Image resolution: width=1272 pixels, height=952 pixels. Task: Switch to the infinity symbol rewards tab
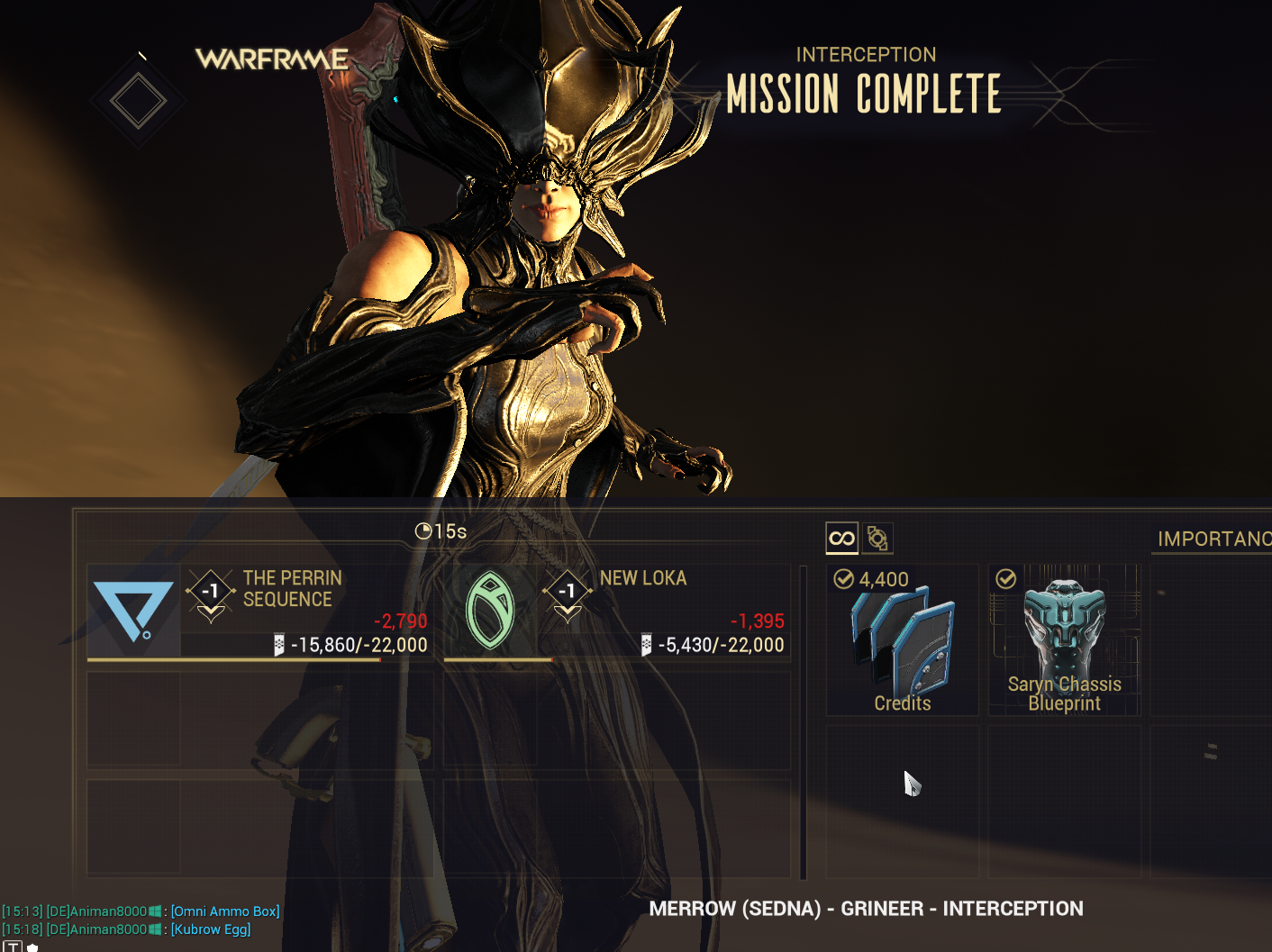pyautogui.click(x=841, y=539)
